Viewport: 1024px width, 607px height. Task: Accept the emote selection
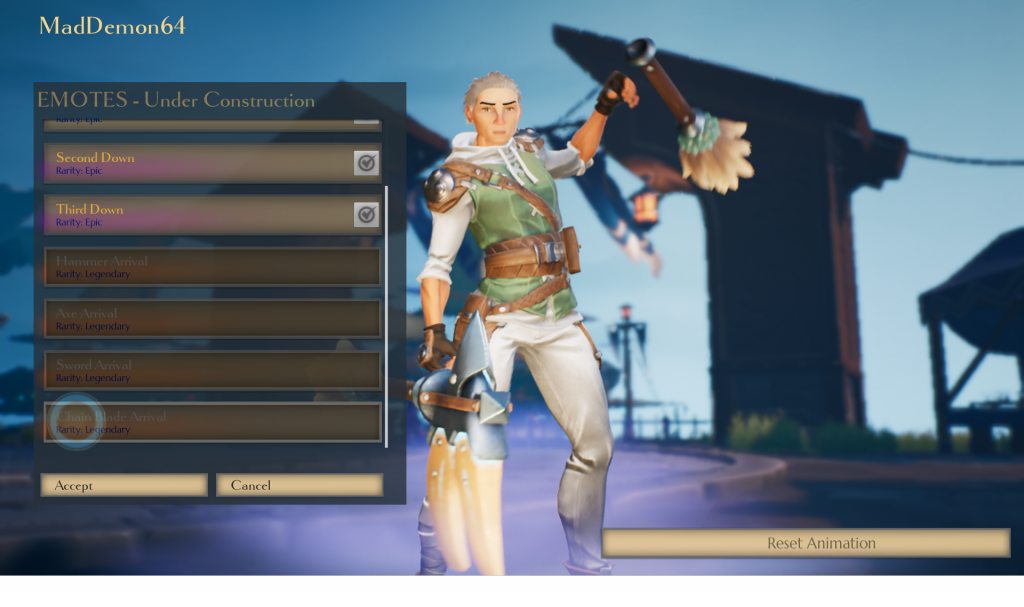click(123, 485)
